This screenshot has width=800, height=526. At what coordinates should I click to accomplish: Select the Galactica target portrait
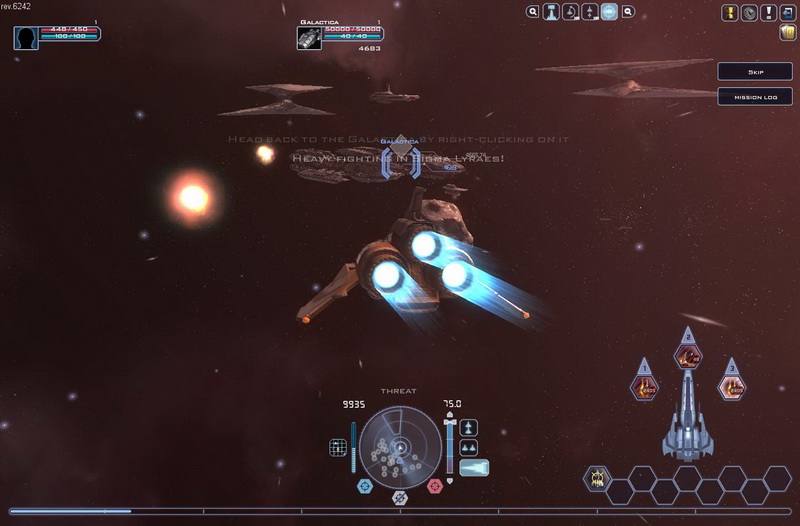309,38
